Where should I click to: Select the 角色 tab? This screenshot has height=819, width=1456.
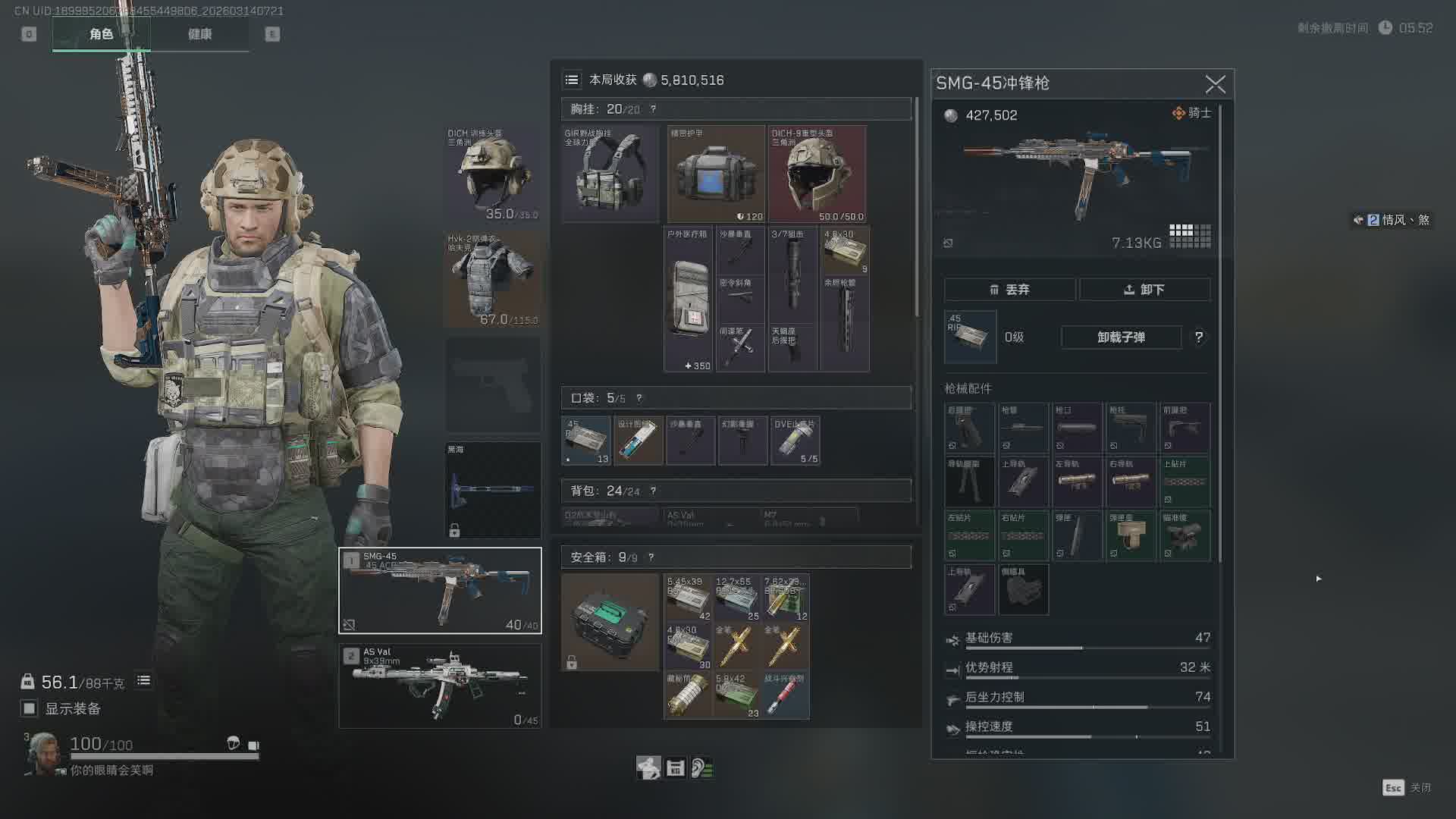(101, 34)
